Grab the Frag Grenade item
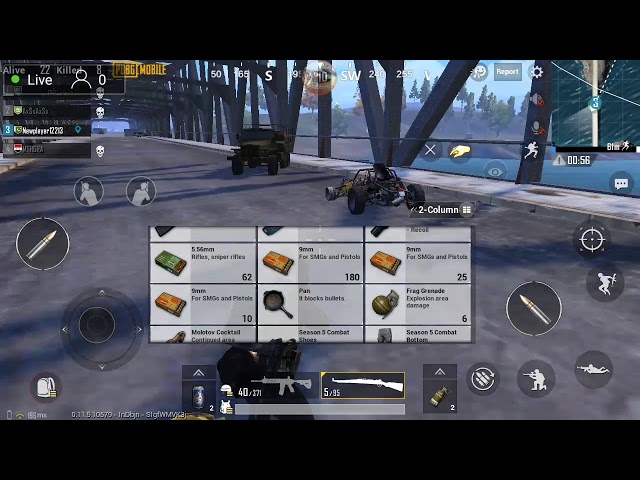The height and width of the screenshot is (480, 640). tap(418, 304)
